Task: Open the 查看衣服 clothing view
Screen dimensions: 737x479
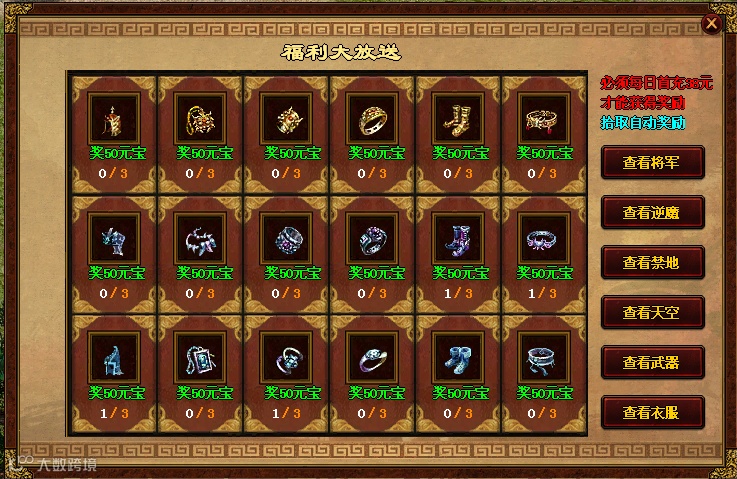Action: 653,411
